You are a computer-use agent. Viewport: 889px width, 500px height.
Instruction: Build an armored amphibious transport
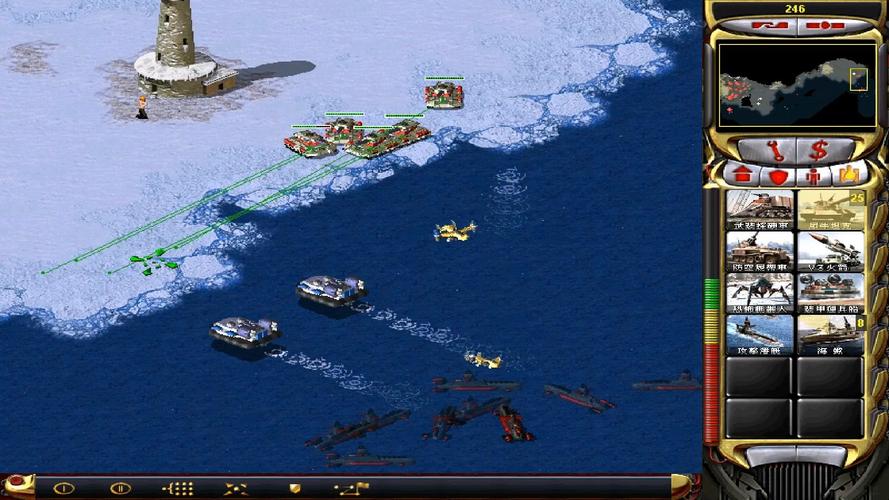(x=830, y=293)
